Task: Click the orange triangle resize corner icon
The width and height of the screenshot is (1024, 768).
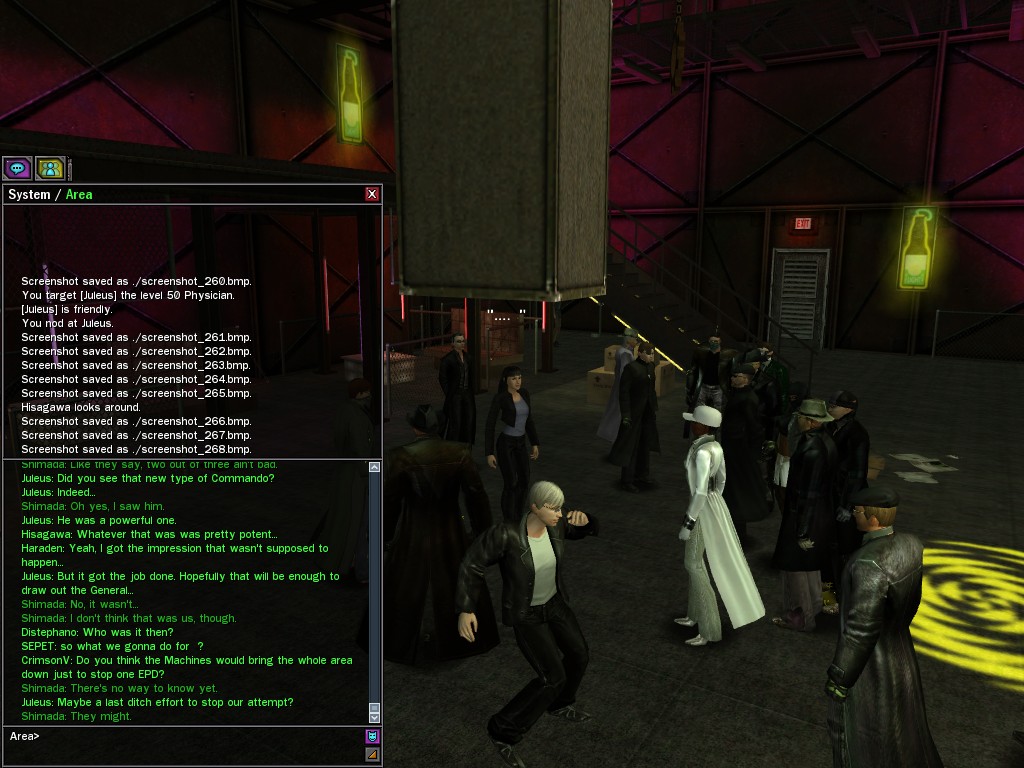Action: (x=372, y=755)
